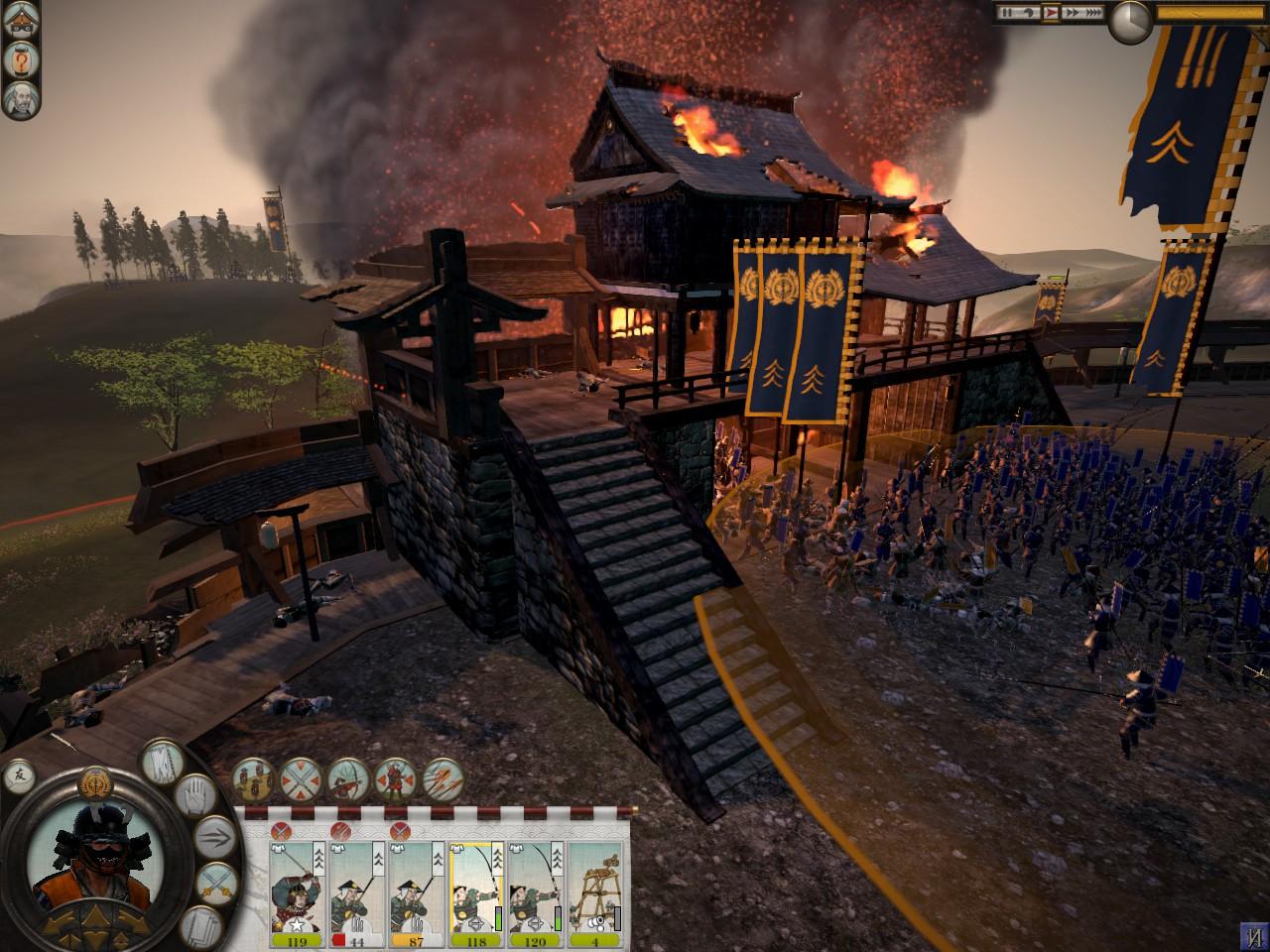Screen dimensions: 1270x952
Task: Toggle the arrow run button
Action: [215, 838]
